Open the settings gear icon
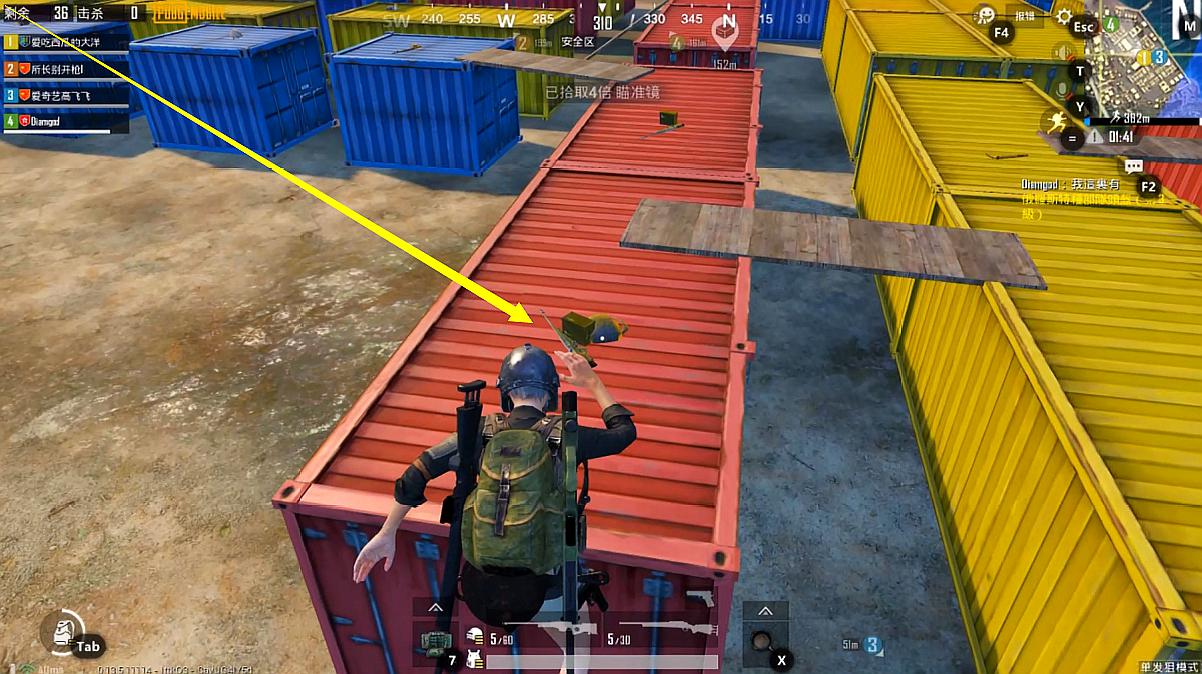This screenshot has height=674, width=1202. click(1063, 16)
